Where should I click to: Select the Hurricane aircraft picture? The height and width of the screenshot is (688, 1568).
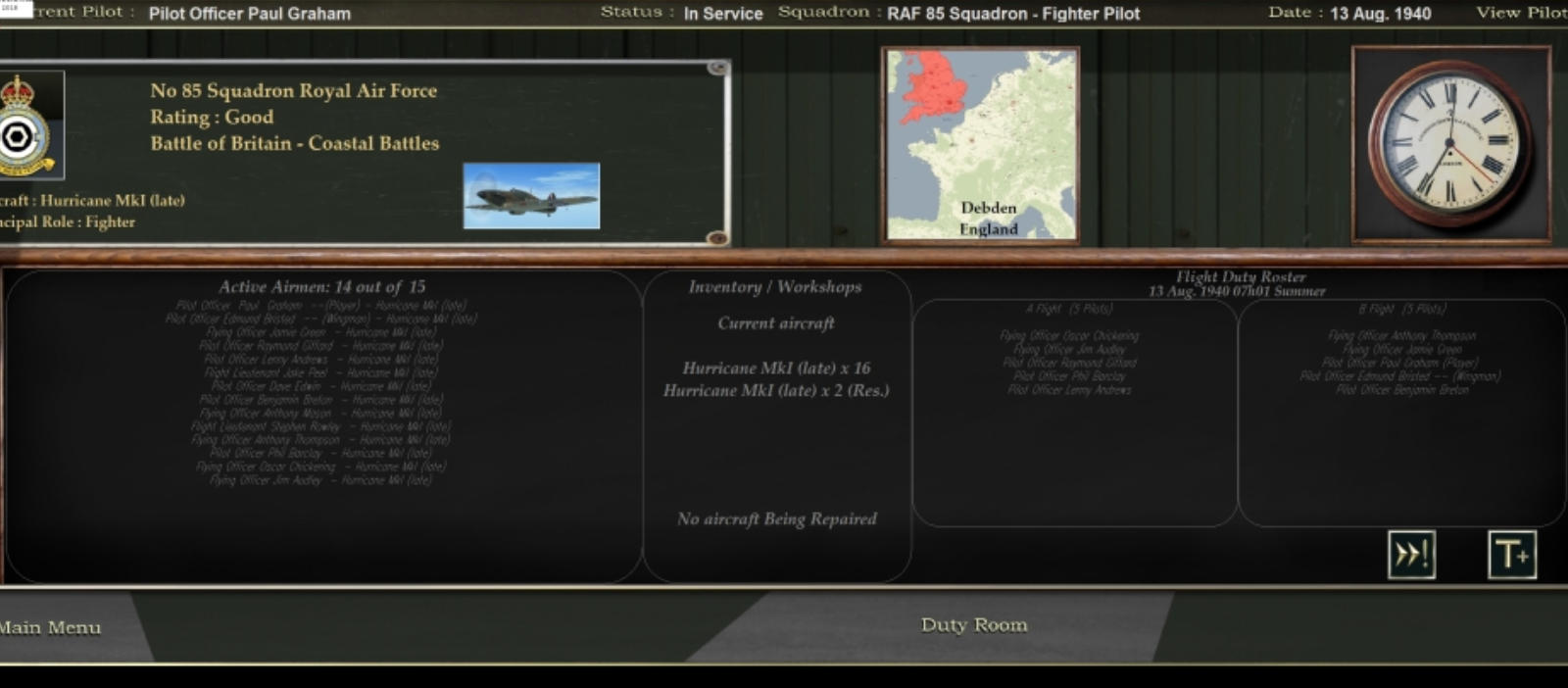click(x=531, y=196)
